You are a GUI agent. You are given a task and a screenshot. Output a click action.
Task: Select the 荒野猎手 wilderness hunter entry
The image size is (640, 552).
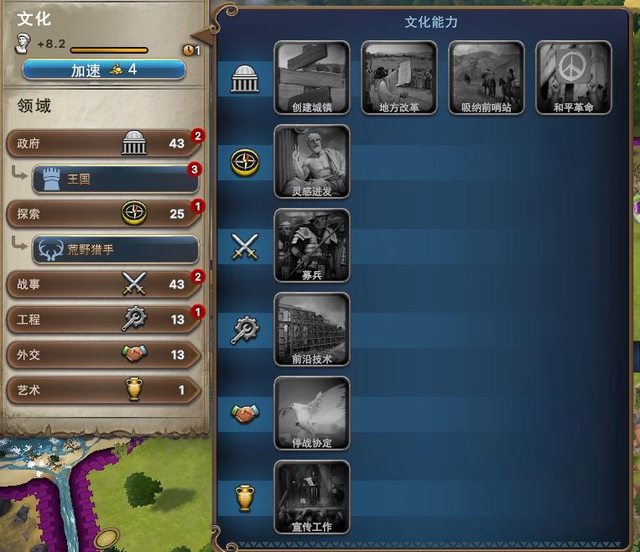(115, 249)
